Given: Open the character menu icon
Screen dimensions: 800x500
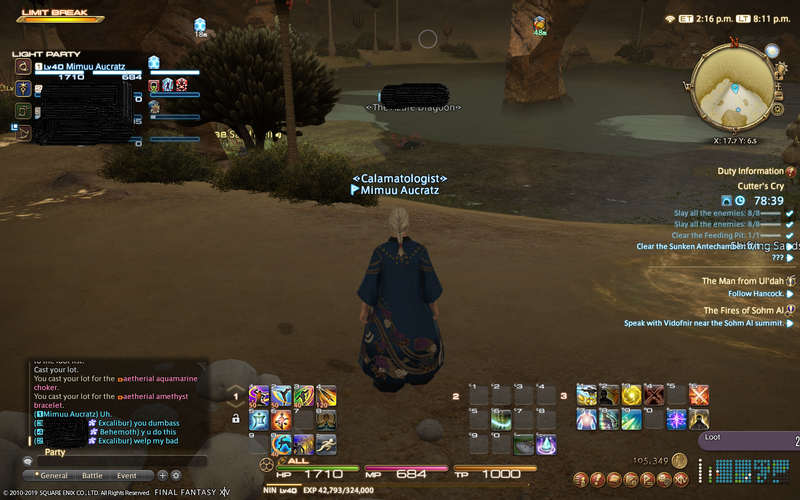Looking at the screenshot, I should (x=580, y=480).
